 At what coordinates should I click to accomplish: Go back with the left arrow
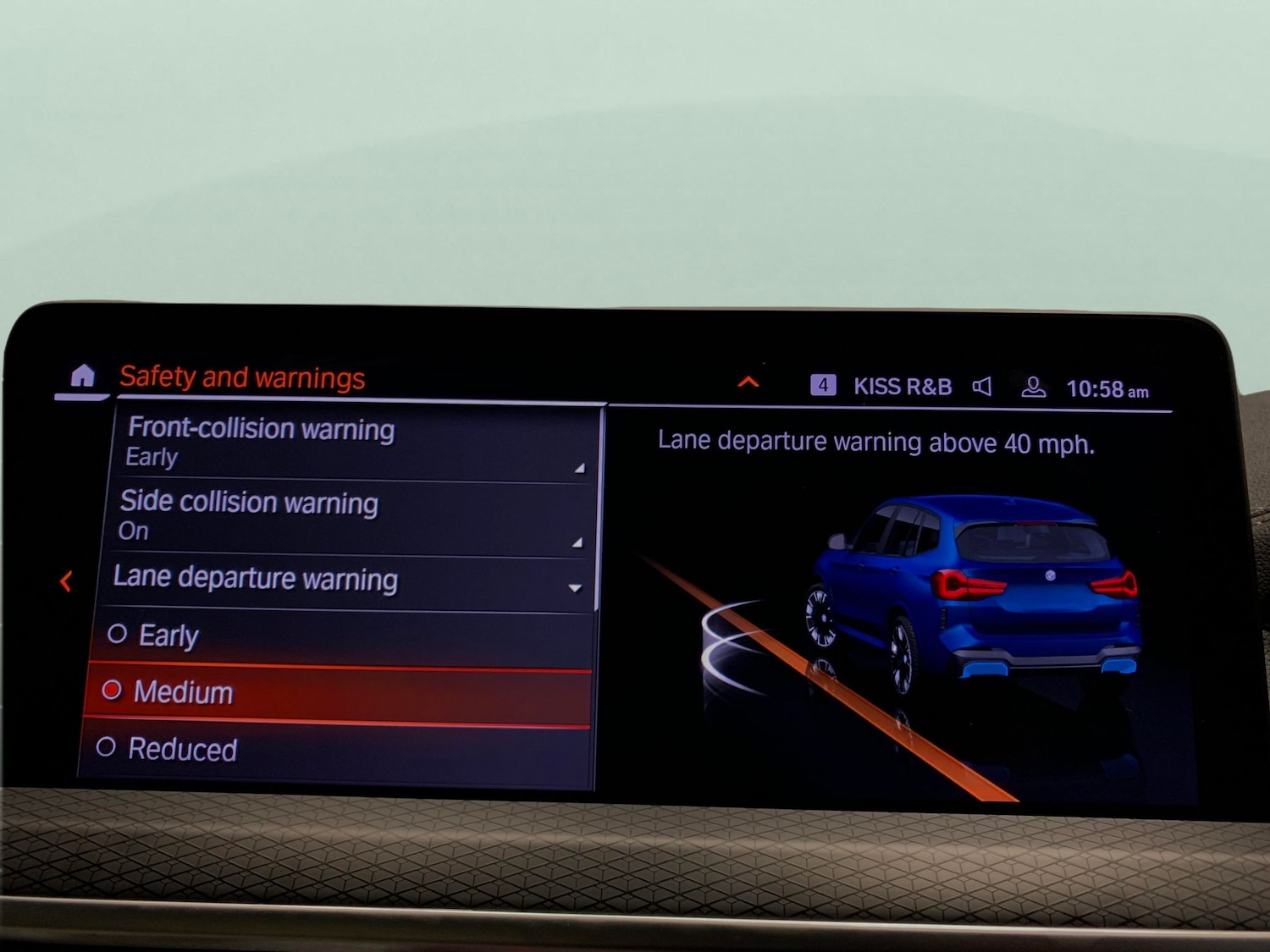66,581
